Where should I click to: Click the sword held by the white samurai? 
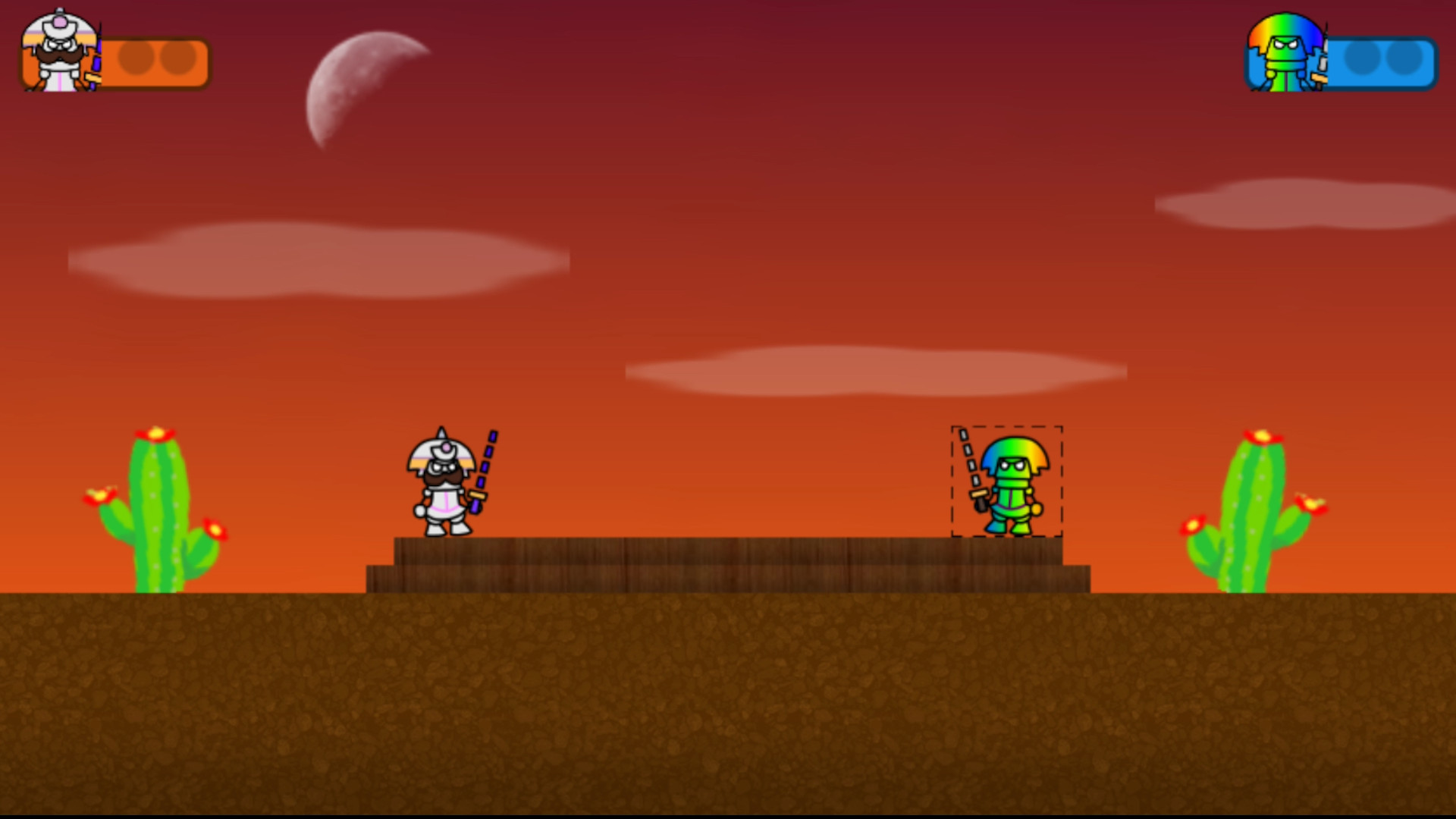(485, 463)
